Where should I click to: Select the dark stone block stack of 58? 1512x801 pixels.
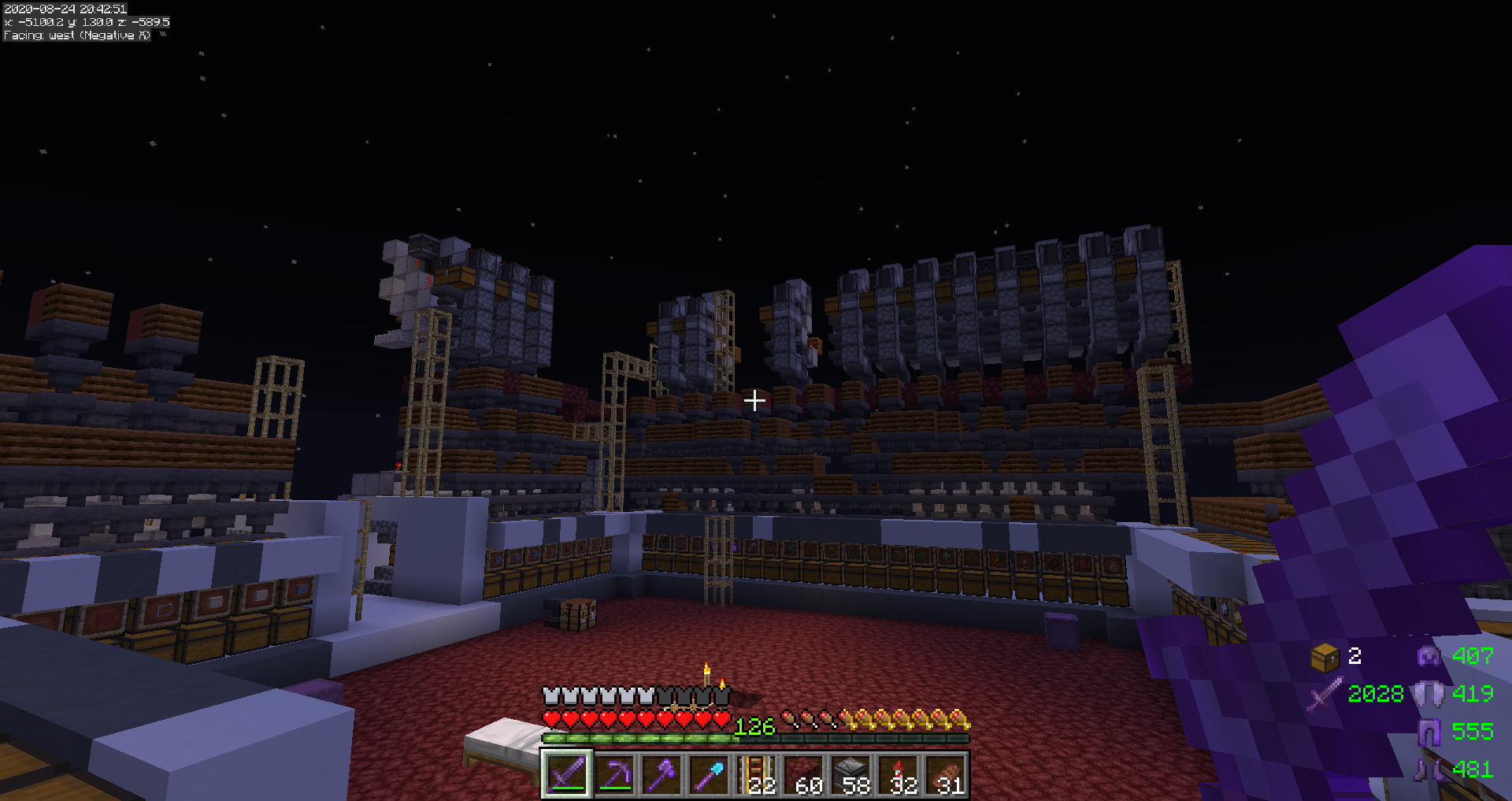(851, 774)
